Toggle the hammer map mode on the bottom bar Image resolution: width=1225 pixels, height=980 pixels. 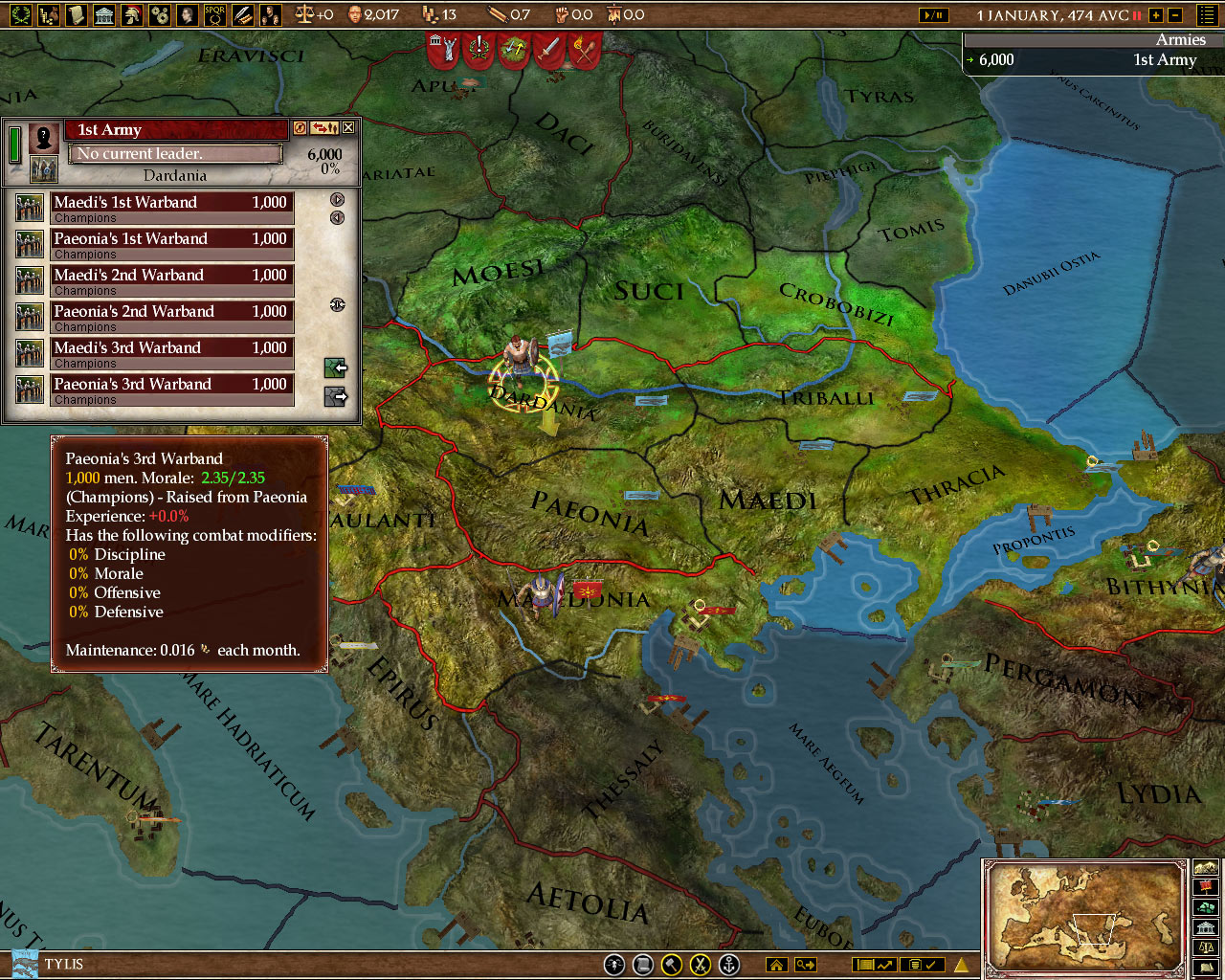click(x=671, y=965)
